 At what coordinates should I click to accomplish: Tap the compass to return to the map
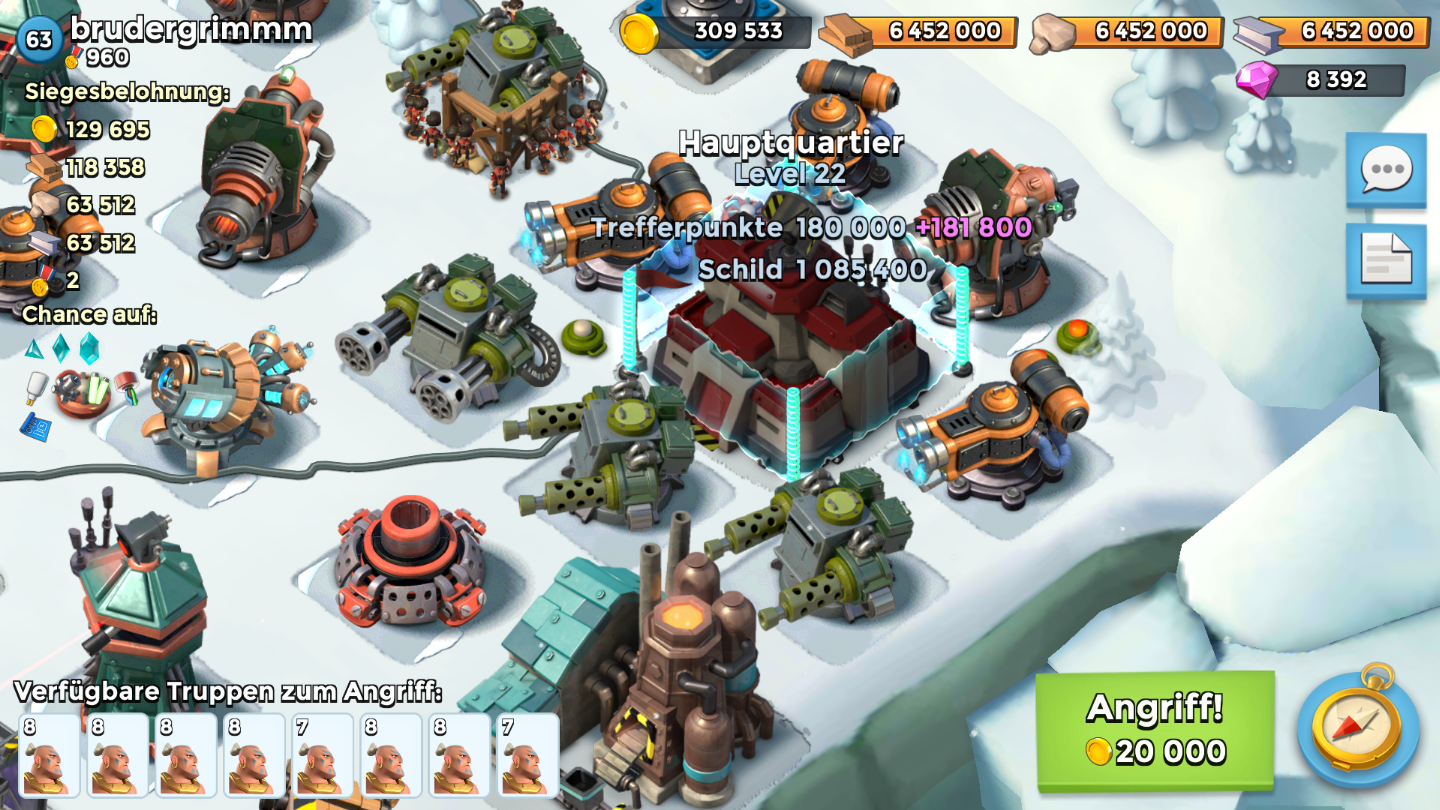tap(1357, 727)
